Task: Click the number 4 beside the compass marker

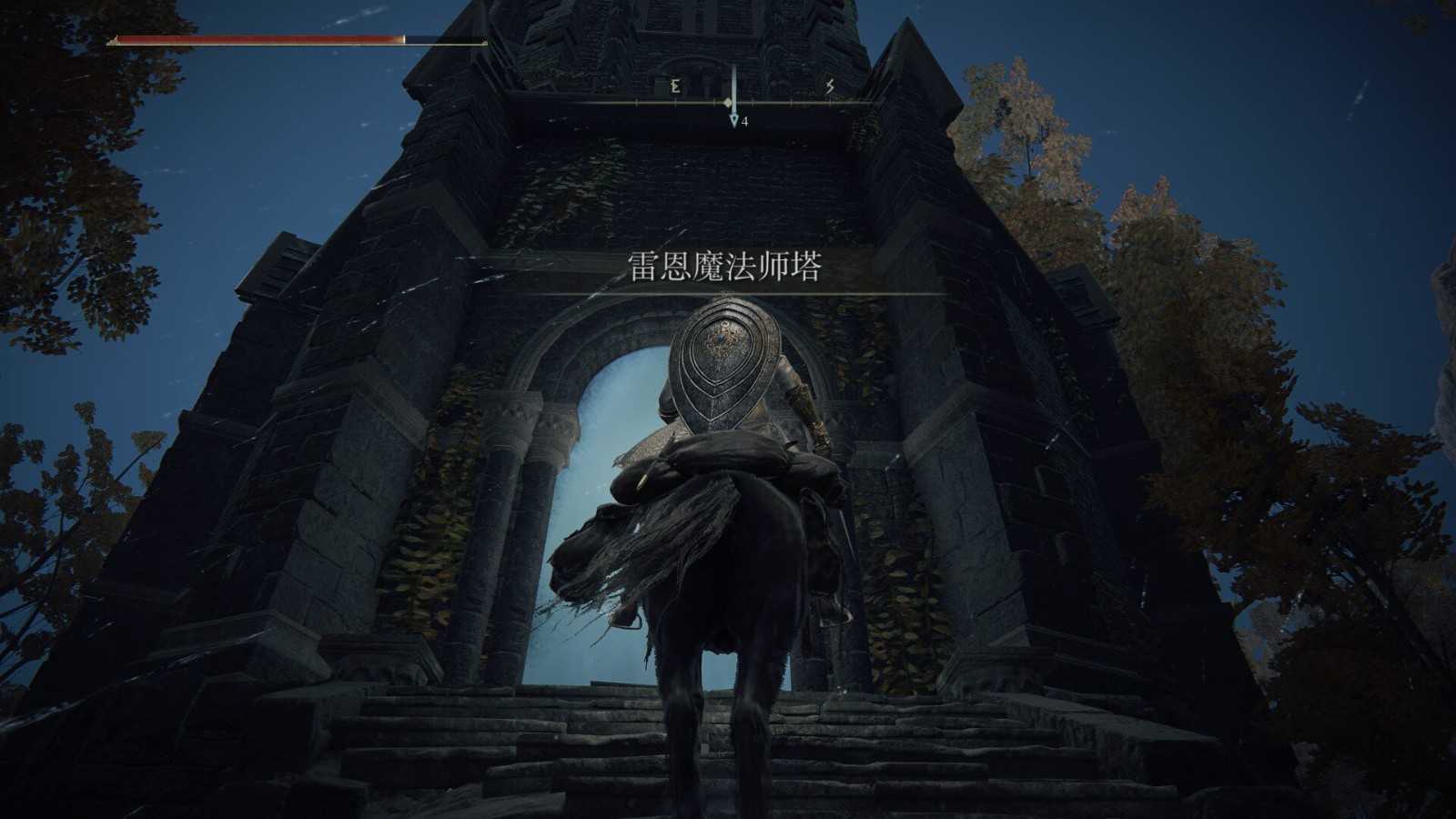Action: (746, 119)
